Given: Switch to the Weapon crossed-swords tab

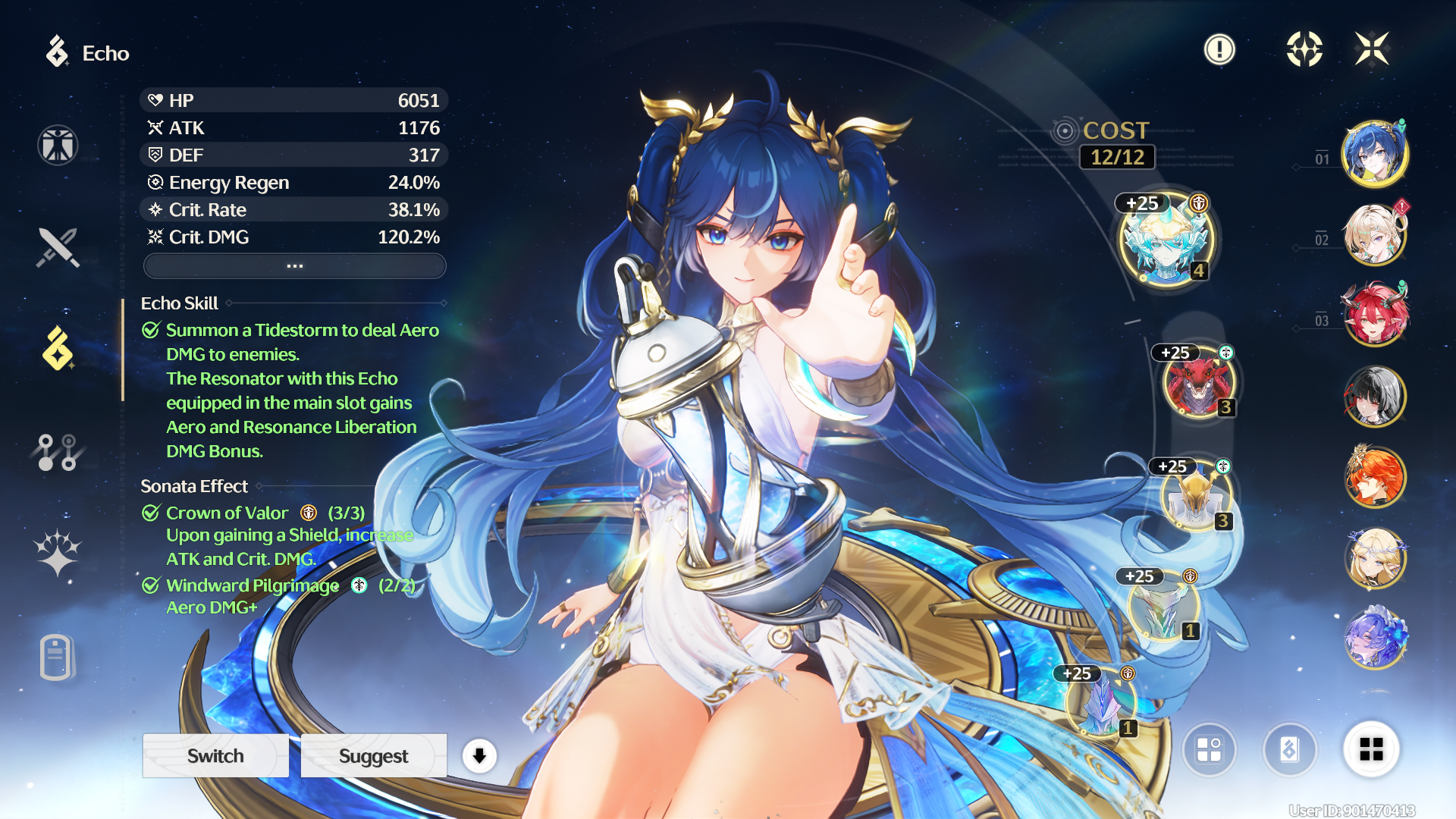Looking at the screenshot, I should coord(58,248).
